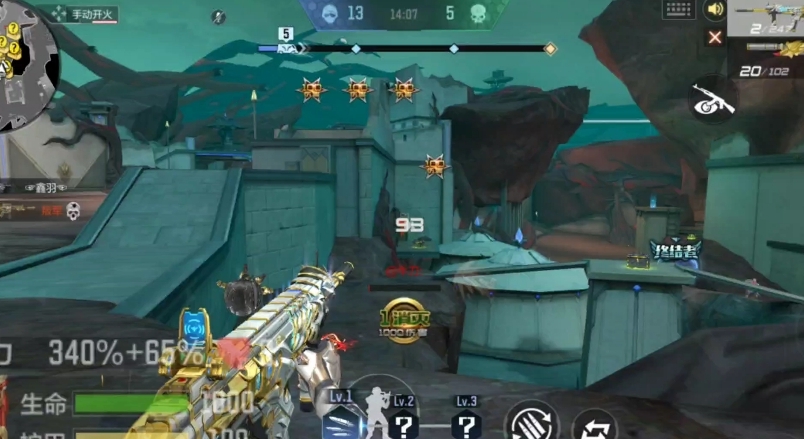Toggle the speaker sound icon

(714, 10)
